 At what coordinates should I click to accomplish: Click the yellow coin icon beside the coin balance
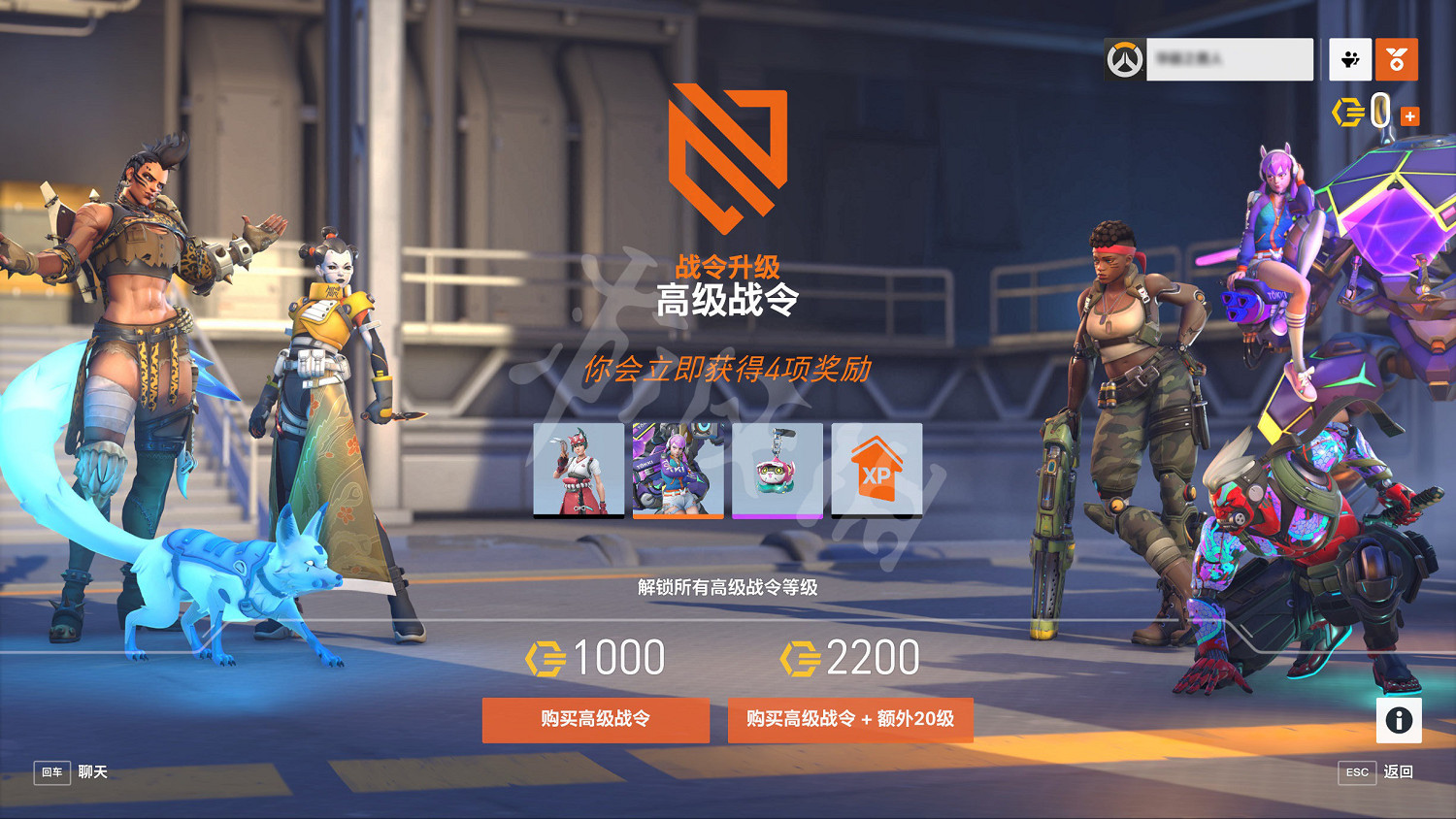(1348, 113)
